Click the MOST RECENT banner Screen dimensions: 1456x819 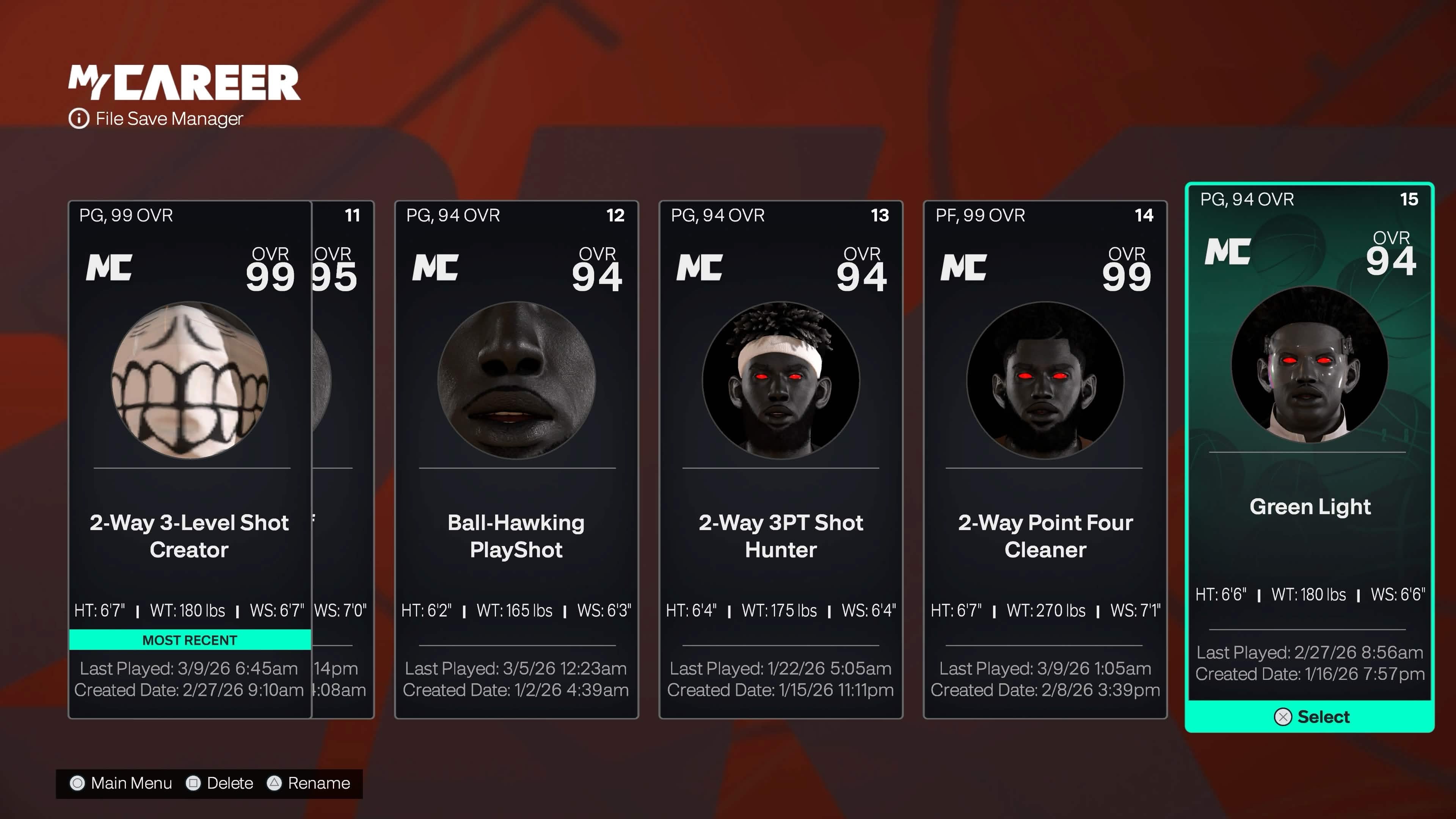coord(189,640)
